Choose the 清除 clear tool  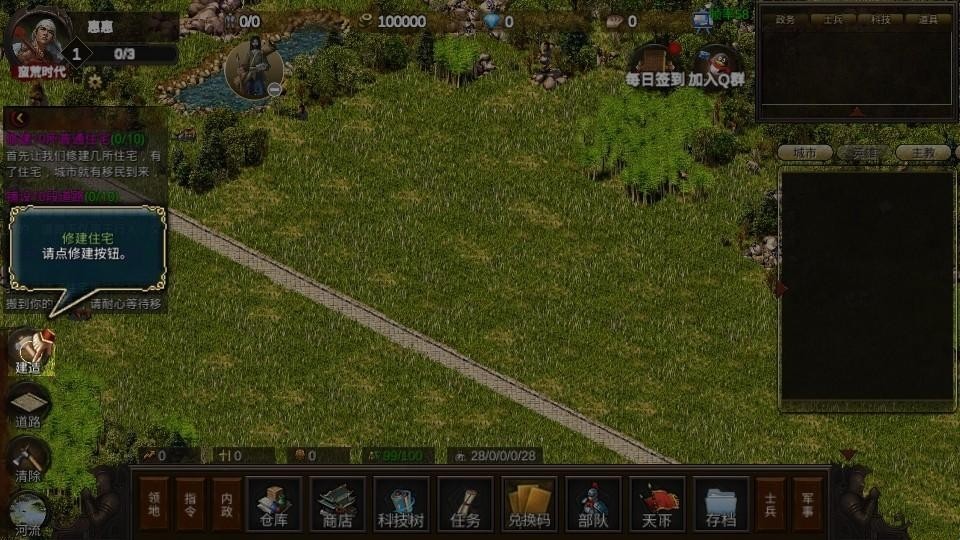29,460
